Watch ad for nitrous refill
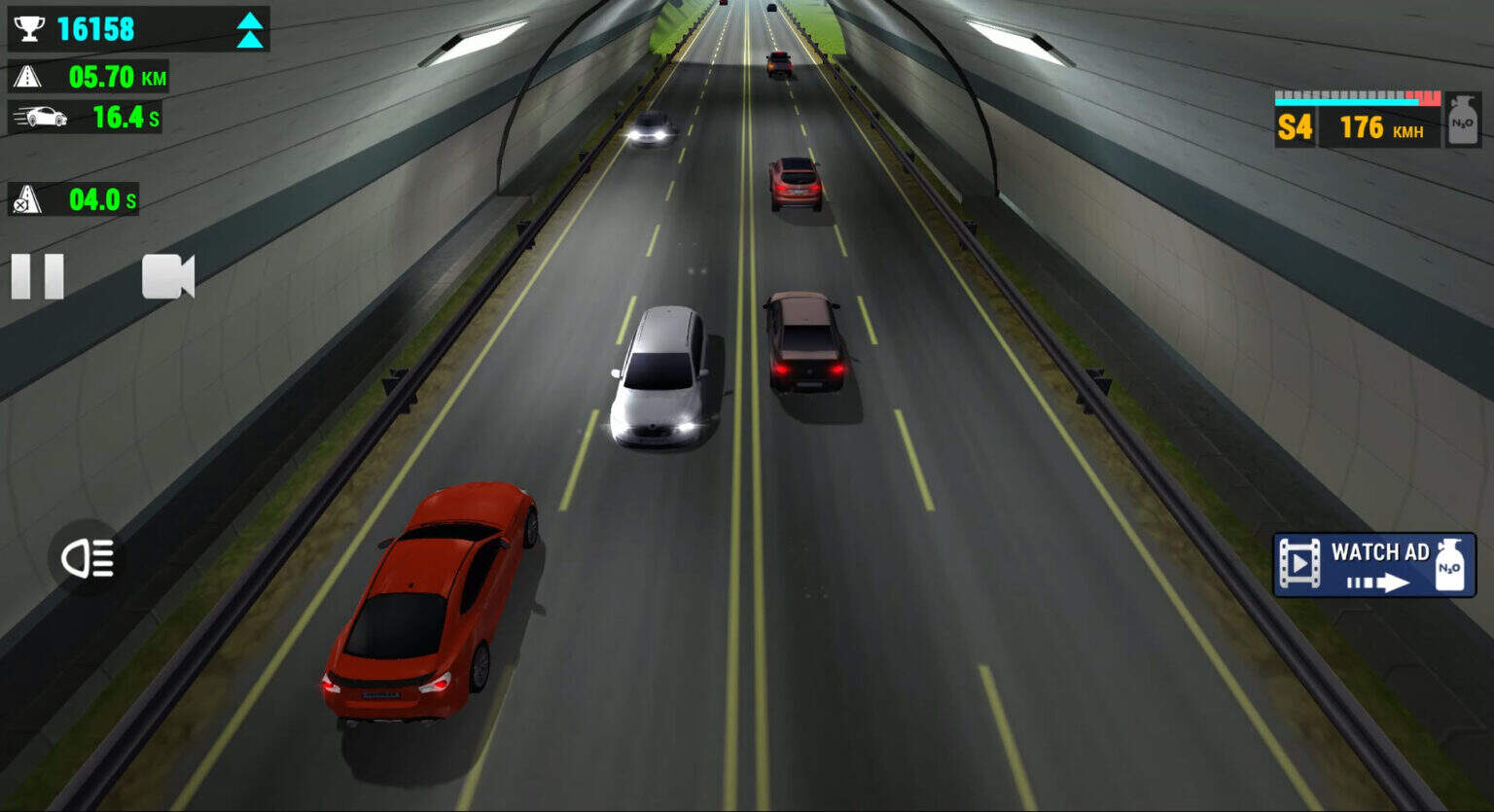This screenshot has width=1494, height=812. pos(1373,565)
